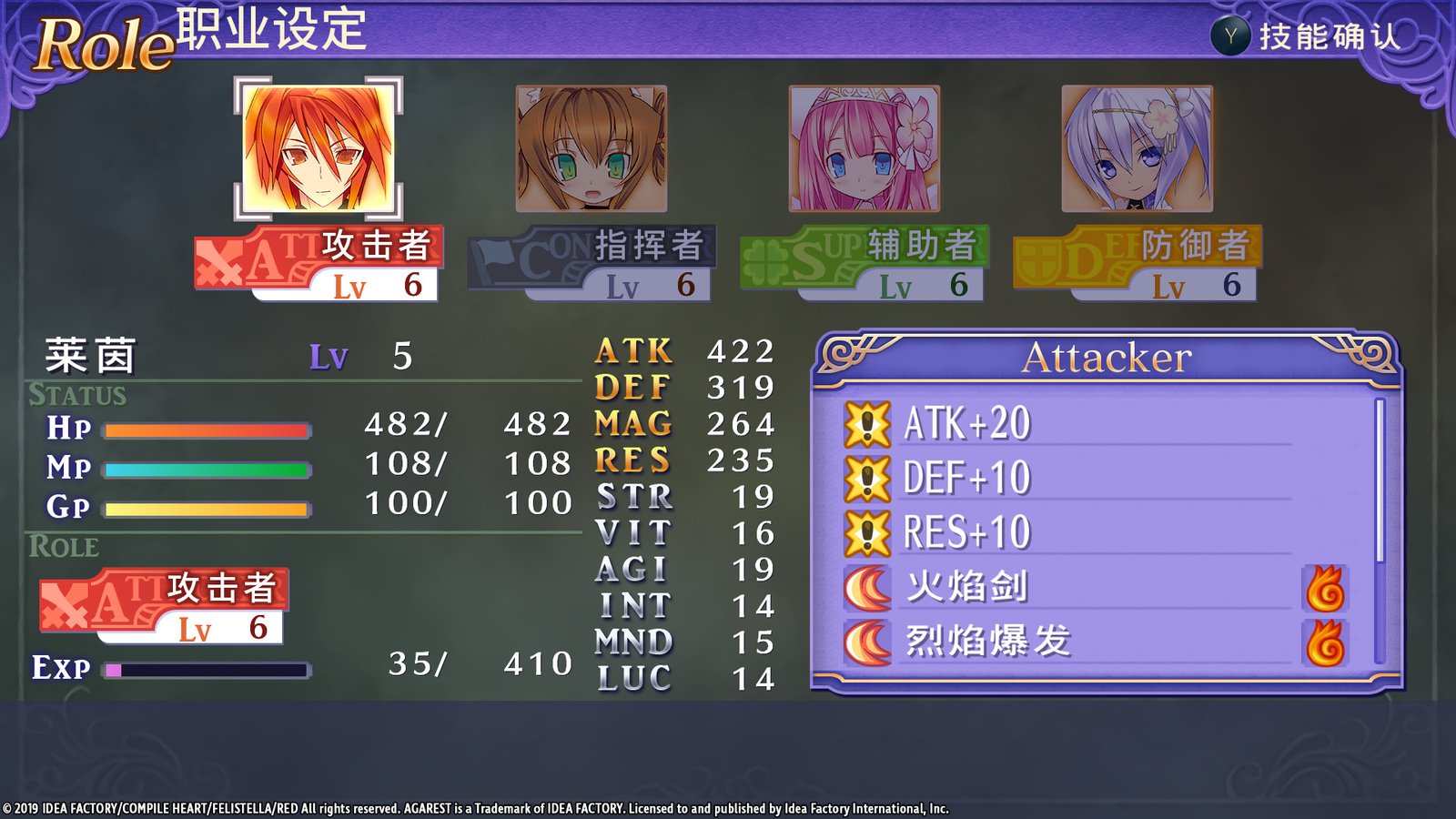Viewport: 1456px width, 819px height.
Task: Expand the Attacker skill panel header
Action: pyautogui.click(x=1110, y=357)
